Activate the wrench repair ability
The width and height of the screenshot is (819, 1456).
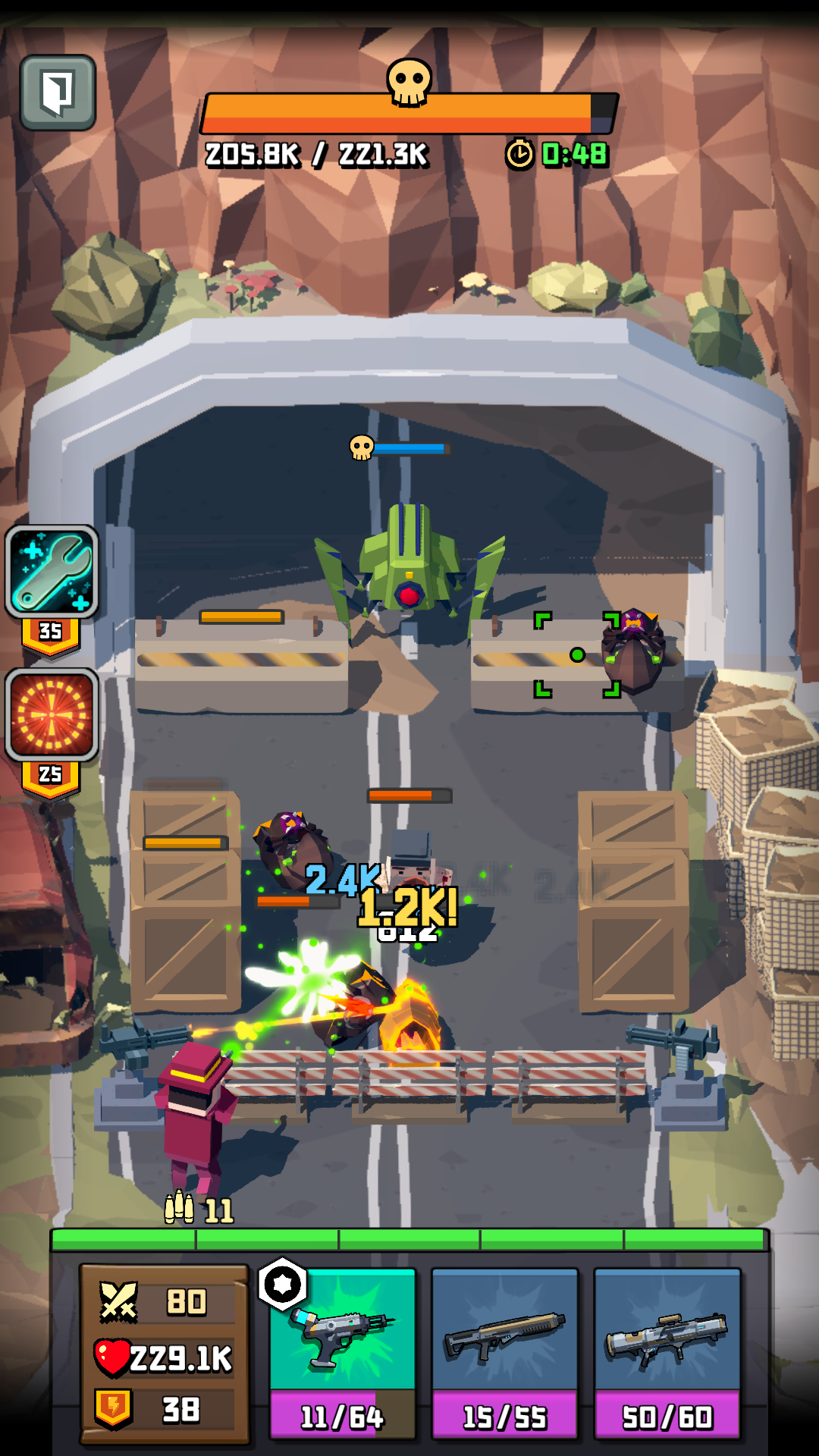(x=52, y=572)
